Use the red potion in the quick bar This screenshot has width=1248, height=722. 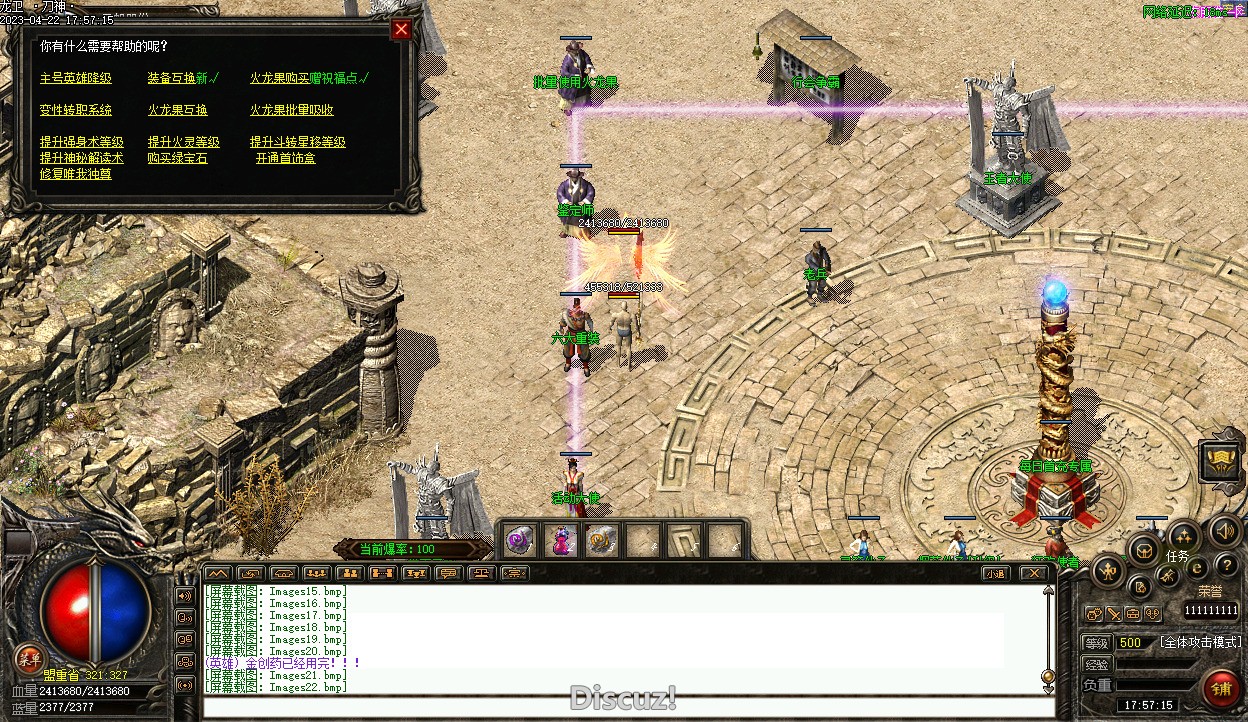[x=560, y=540]
